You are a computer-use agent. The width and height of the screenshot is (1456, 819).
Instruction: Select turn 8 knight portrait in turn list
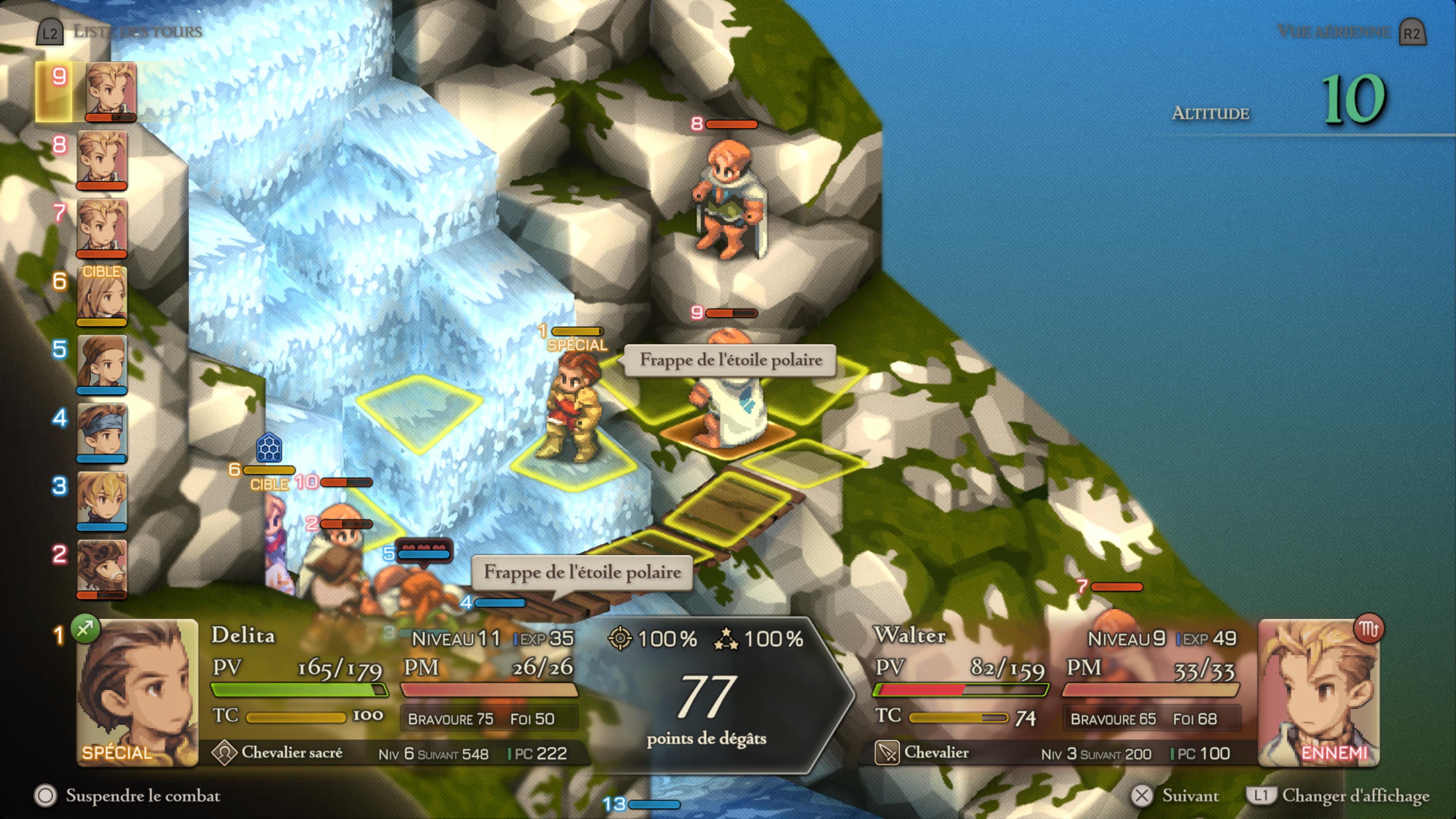(x=102, y=159)
